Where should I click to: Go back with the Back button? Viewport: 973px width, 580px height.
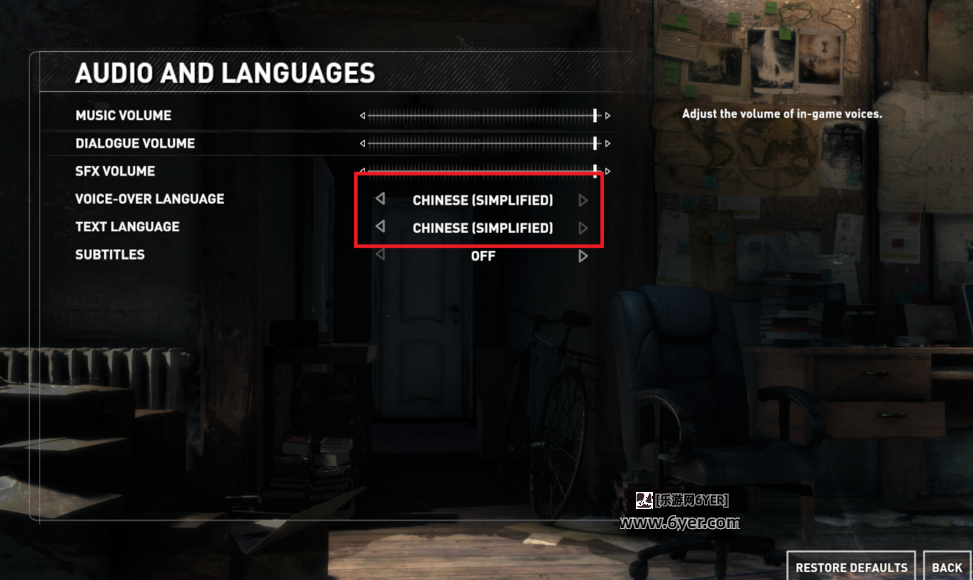coord(946,567)
